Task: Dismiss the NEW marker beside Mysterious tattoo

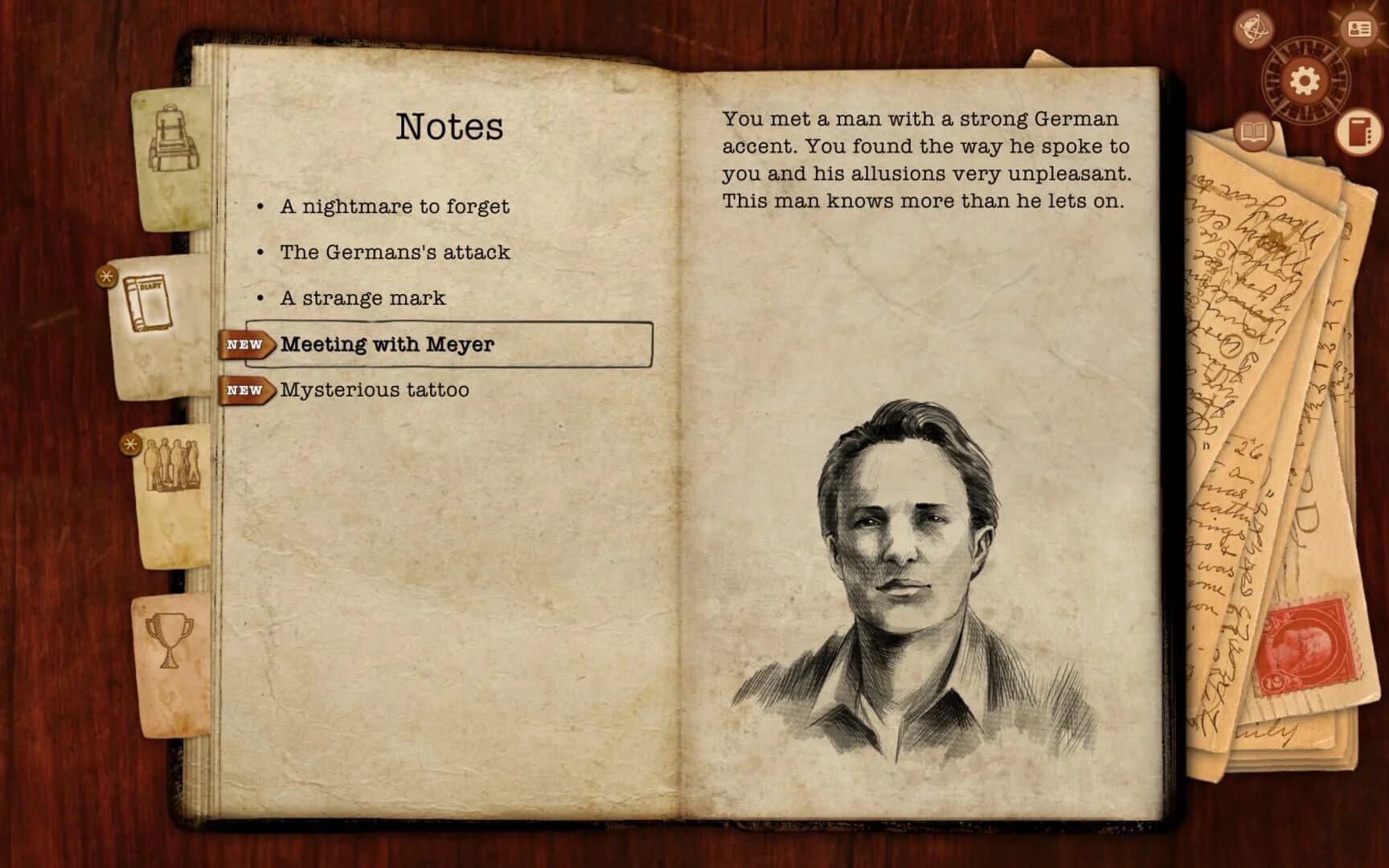Action: (x=244, y=391)
